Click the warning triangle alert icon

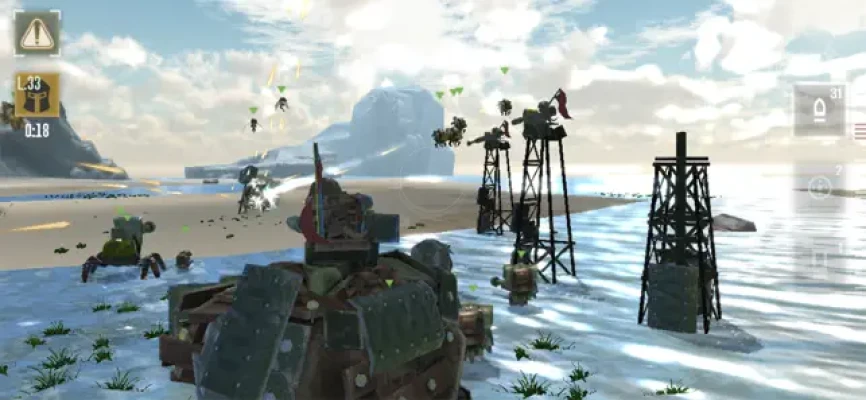tap(36, 33)
